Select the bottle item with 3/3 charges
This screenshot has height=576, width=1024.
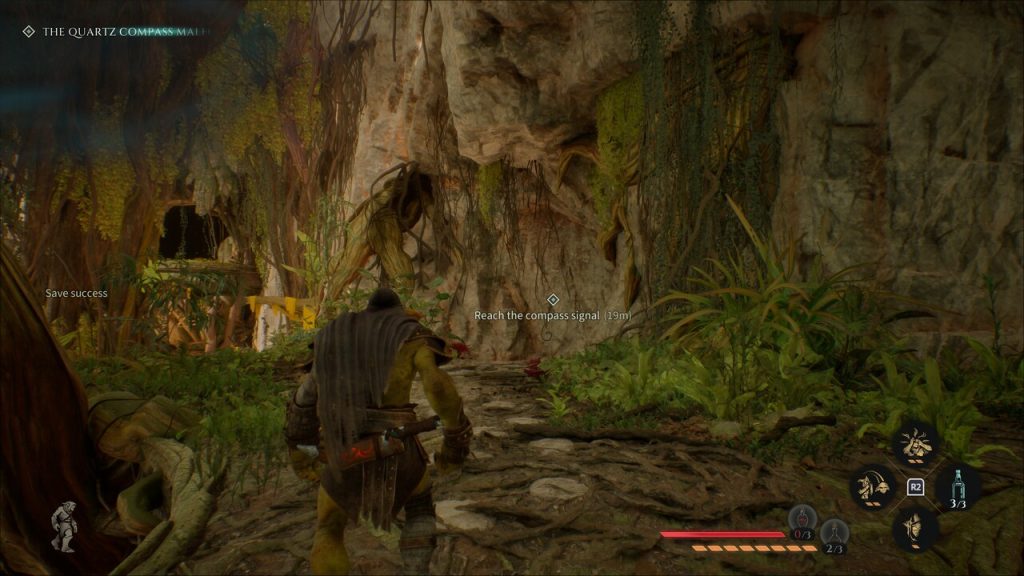pyautogui.click(x=958, y=487)
